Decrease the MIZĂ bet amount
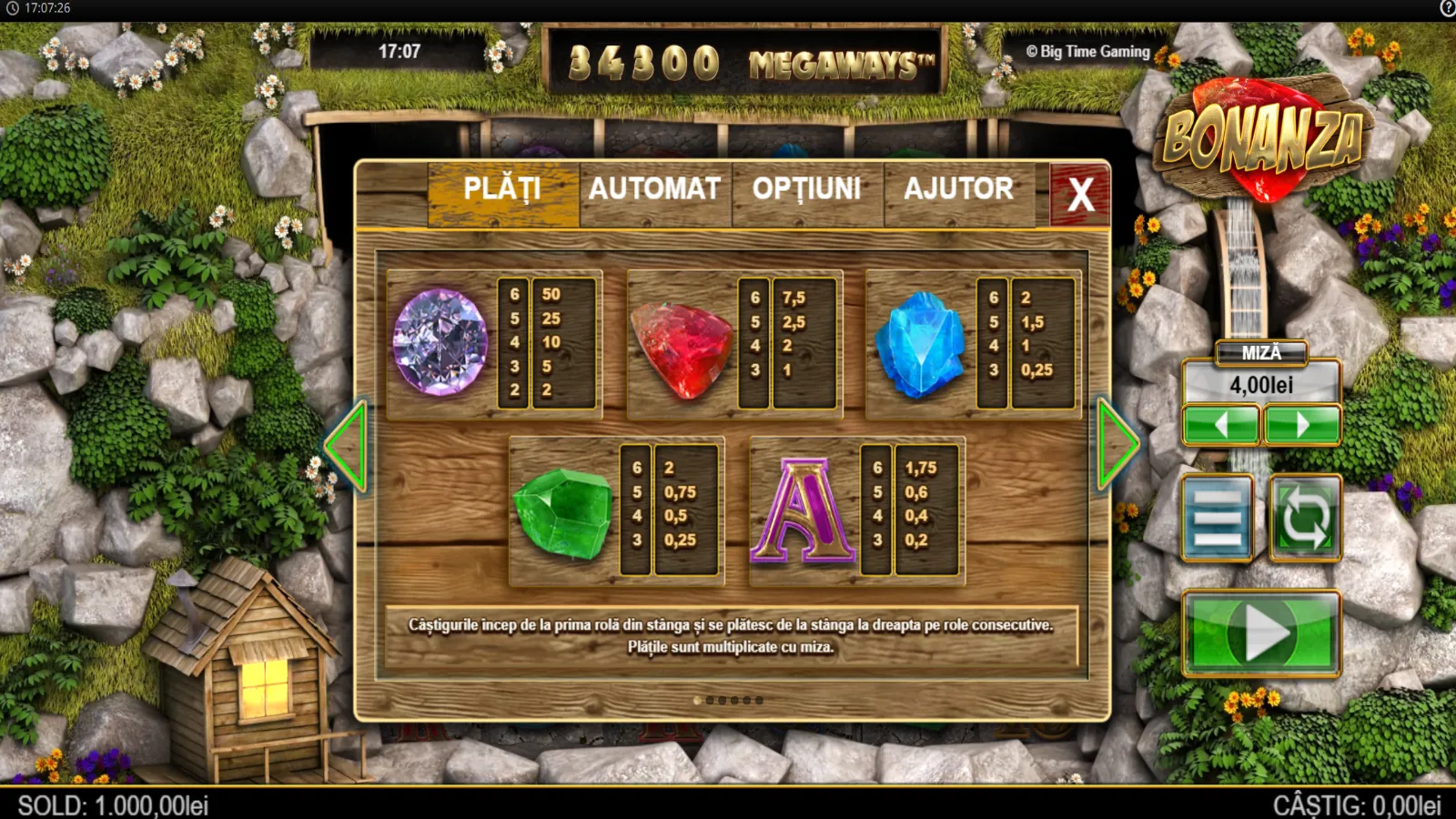This screenshot has width=1456, height=819. coord(1220,425)
